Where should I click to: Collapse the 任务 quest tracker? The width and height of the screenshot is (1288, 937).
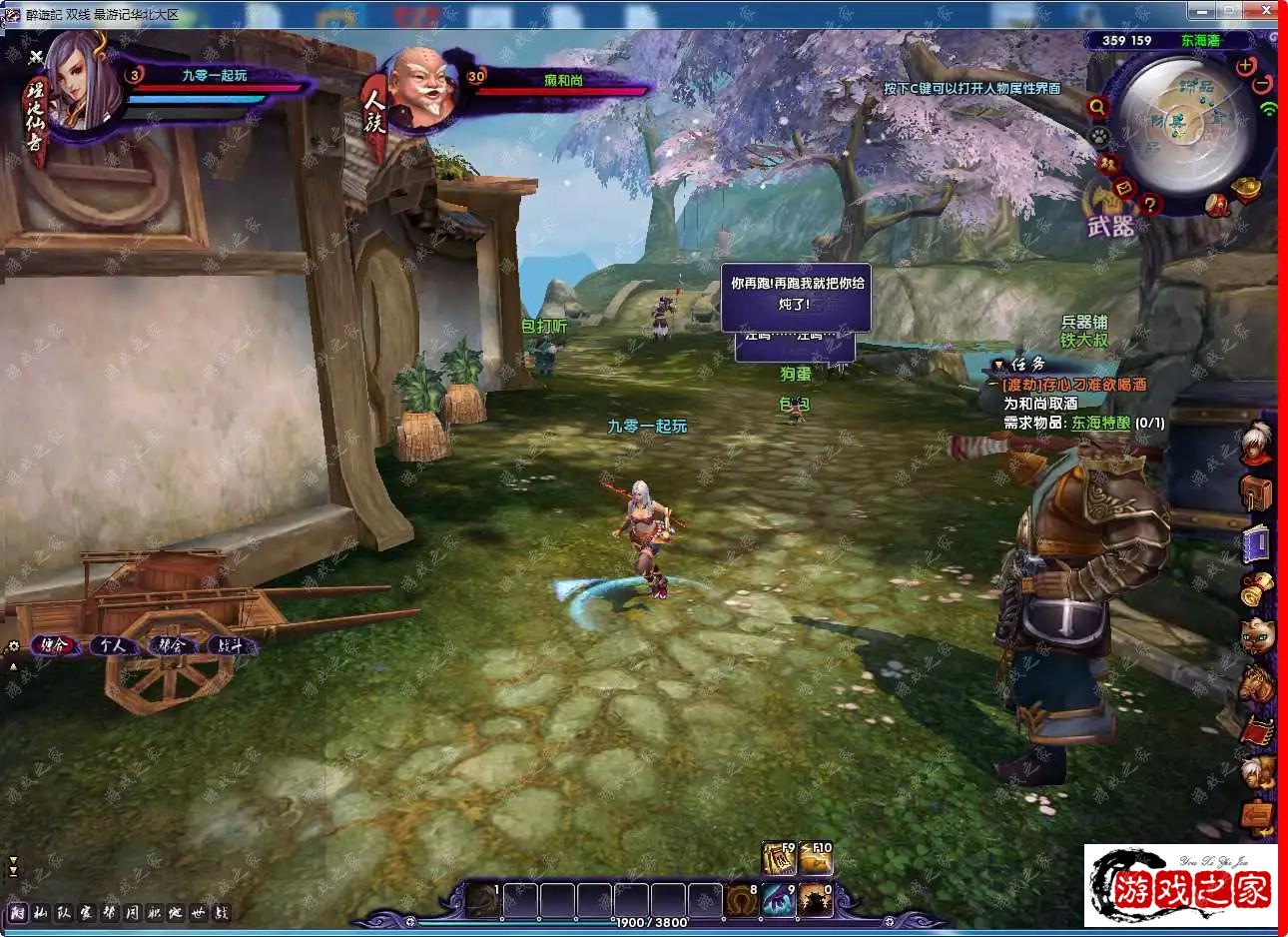(x=998, y=365)
